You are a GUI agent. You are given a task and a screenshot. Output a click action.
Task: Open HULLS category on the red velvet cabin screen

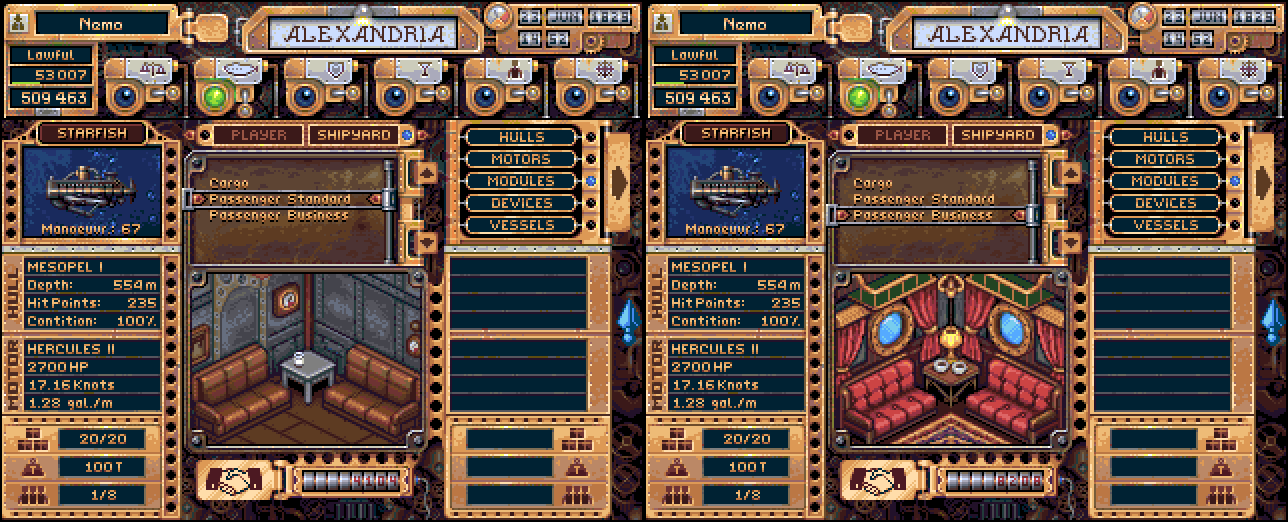tap(1165, 137)
